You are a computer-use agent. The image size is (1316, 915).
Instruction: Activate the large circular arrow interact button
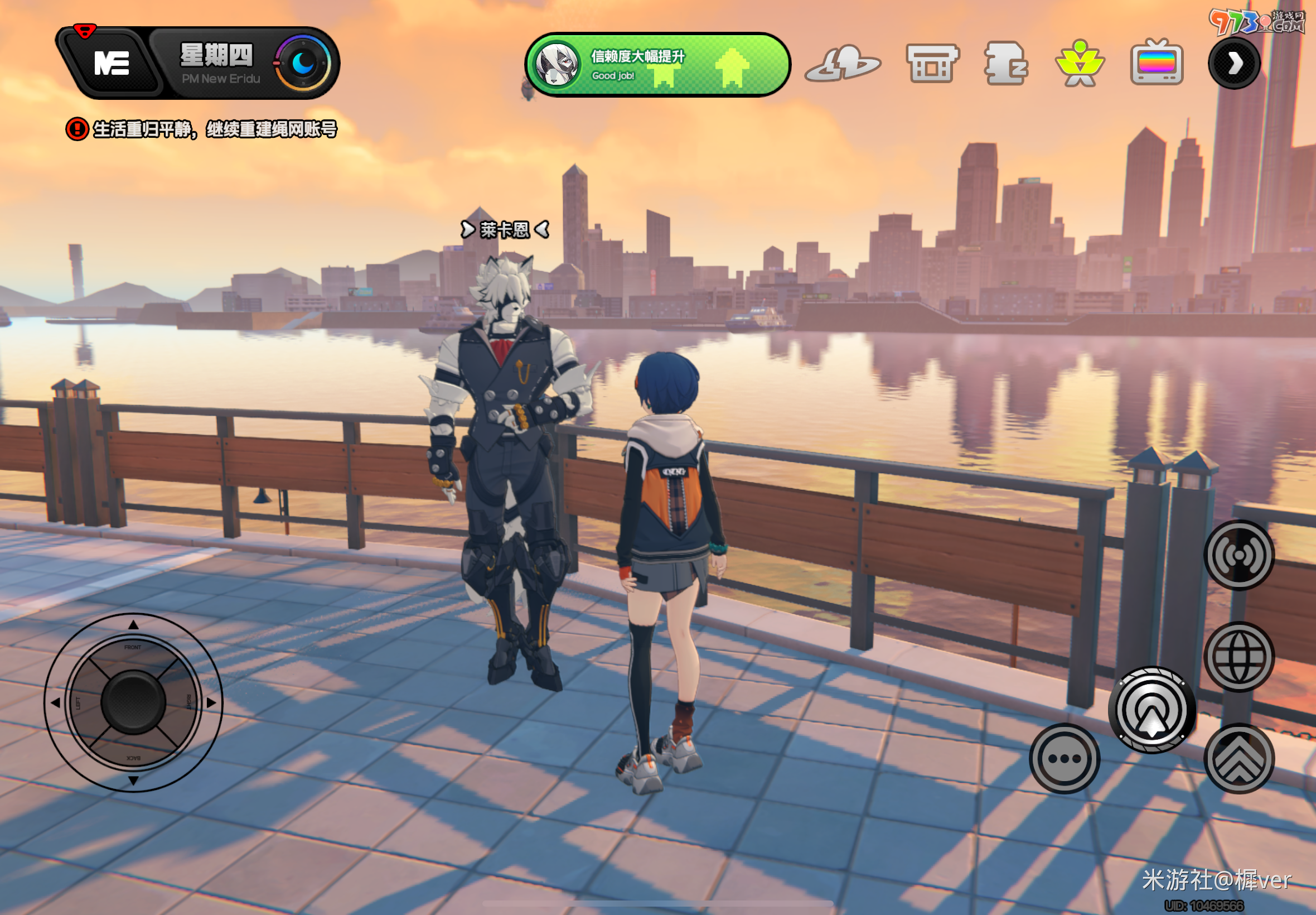1151,710
